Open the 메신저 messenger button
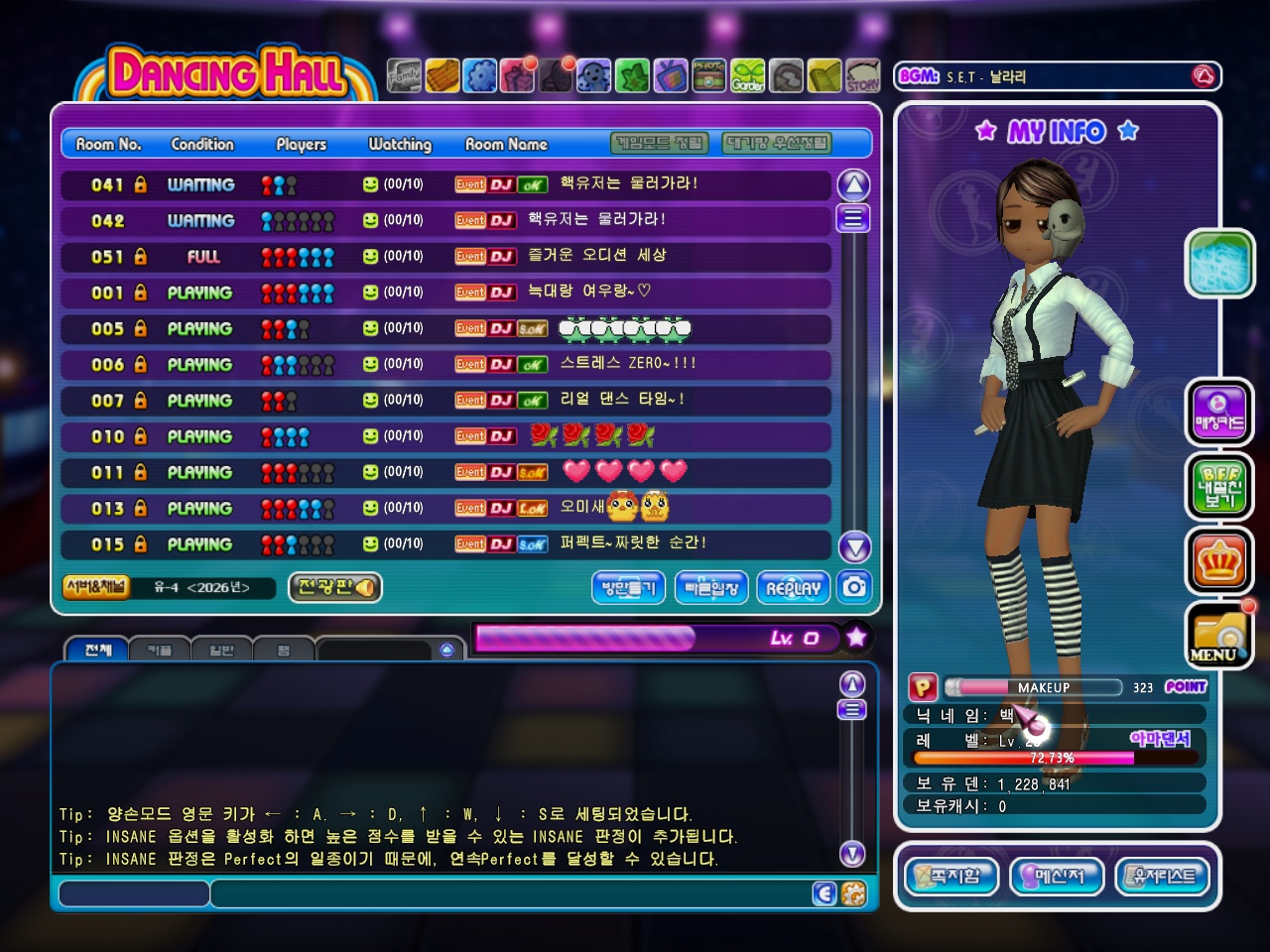 pyautogui.click(x=1056, y=876)
